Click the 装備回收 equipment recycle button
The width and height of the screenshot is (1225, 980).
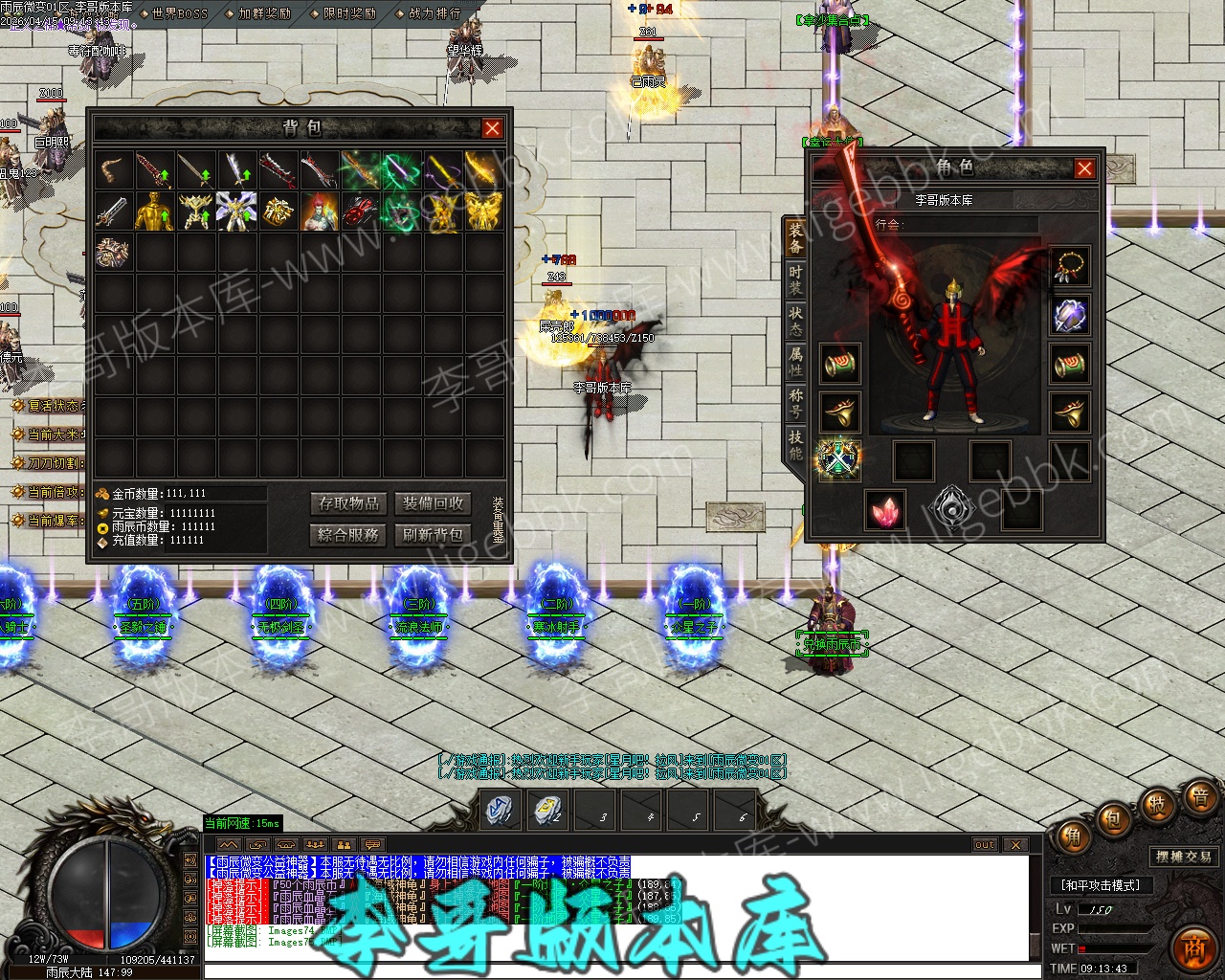433,503
